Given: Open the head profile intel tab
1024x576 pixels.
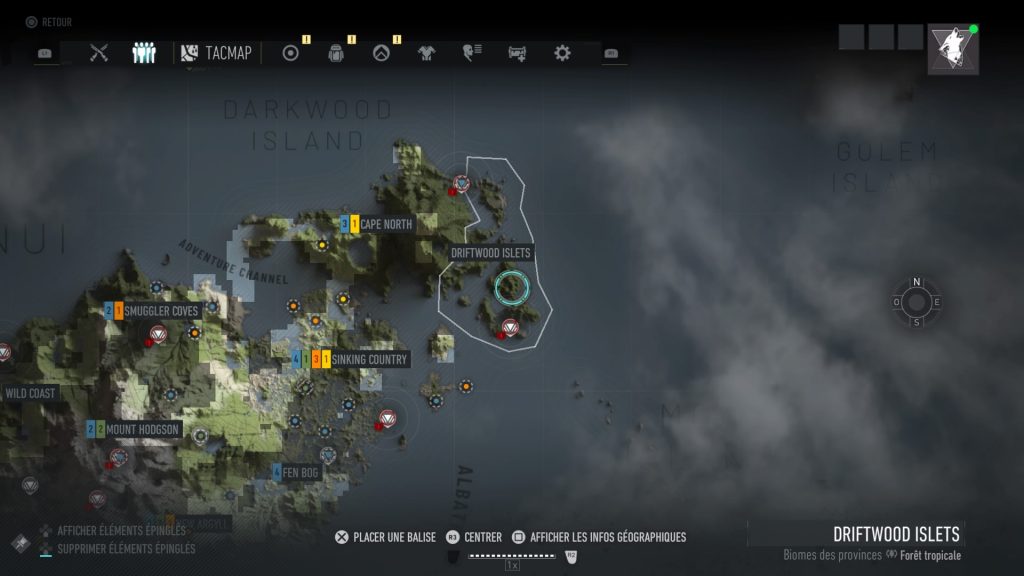Looking at the screenshot, I should pos(472,53).
